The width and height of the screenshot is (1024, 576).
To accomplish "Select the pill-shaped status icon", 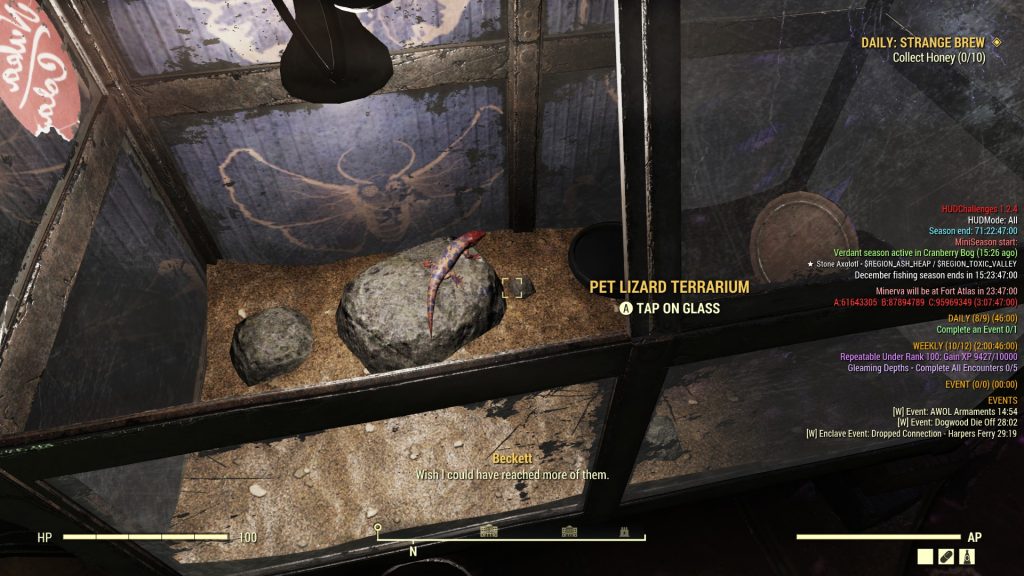I will pos(946,556).
